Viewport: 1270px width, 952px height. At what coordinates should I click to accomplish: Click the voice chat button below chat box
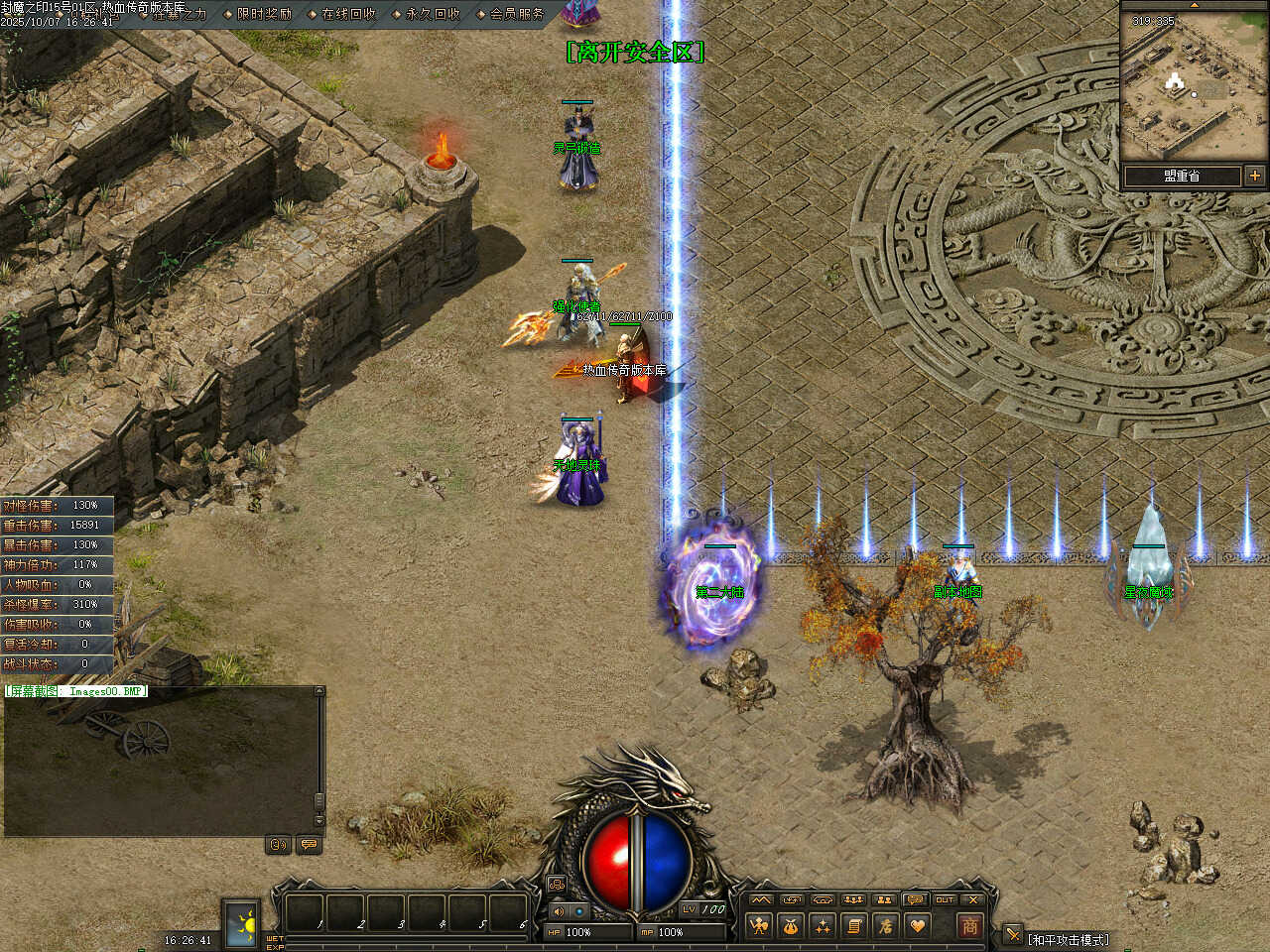[279, 845]
